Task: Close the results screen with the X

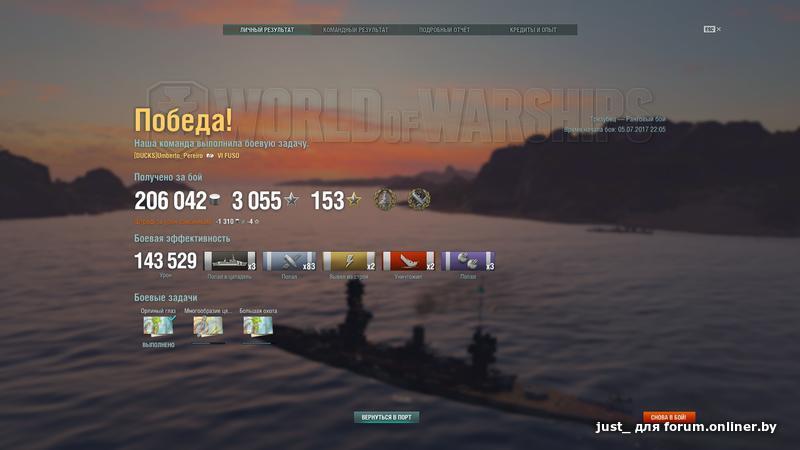Action: 718,29
